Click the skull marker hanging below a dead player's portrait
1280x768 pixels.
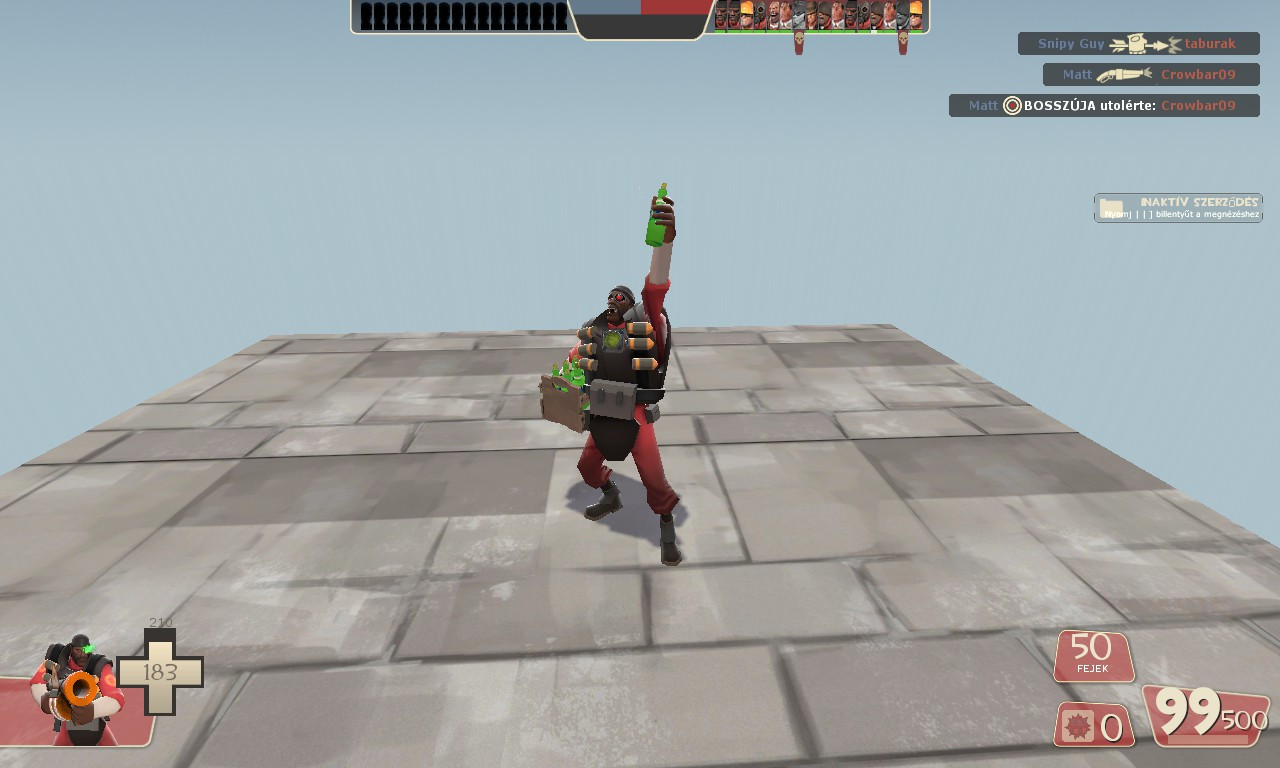point(798,40)
